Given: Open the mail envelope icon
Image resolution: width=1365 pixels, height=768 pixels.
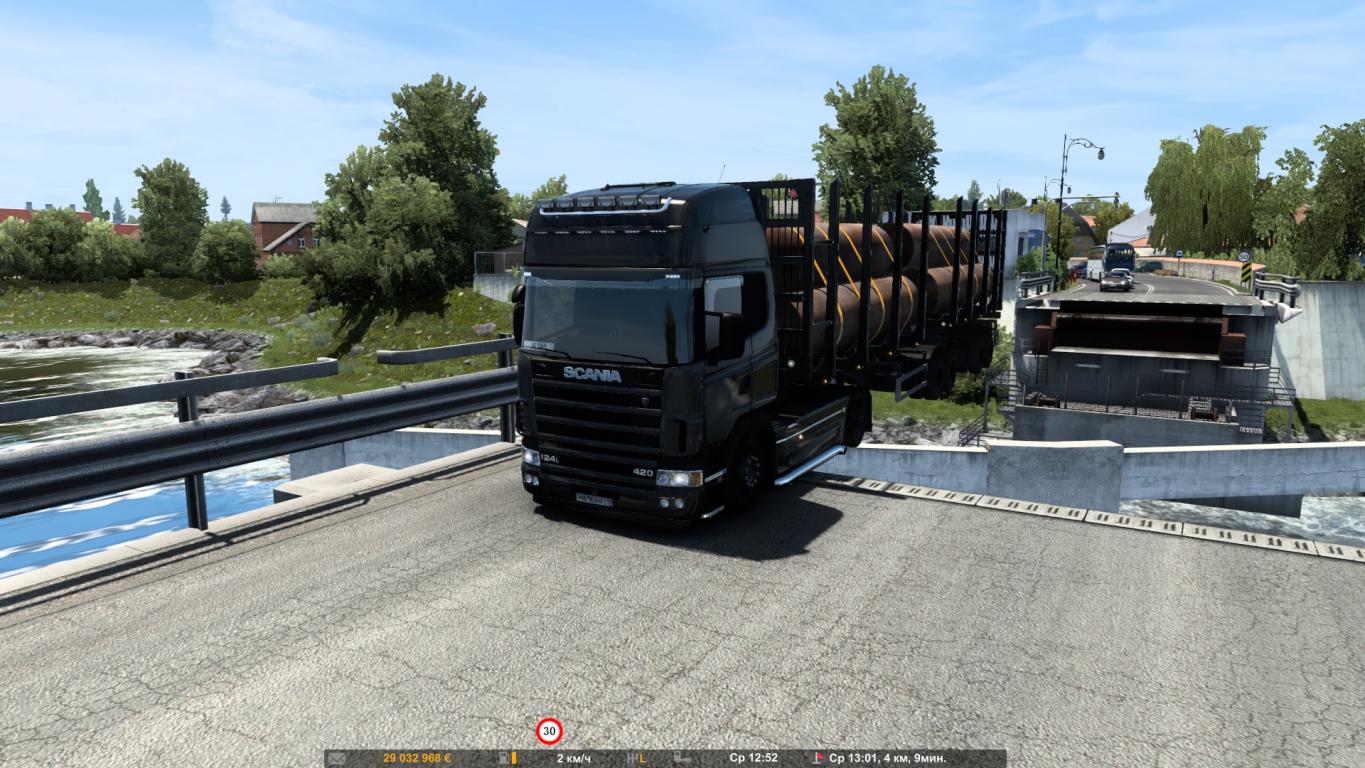Looking at the screenshot, I should (x=336, y=759).
